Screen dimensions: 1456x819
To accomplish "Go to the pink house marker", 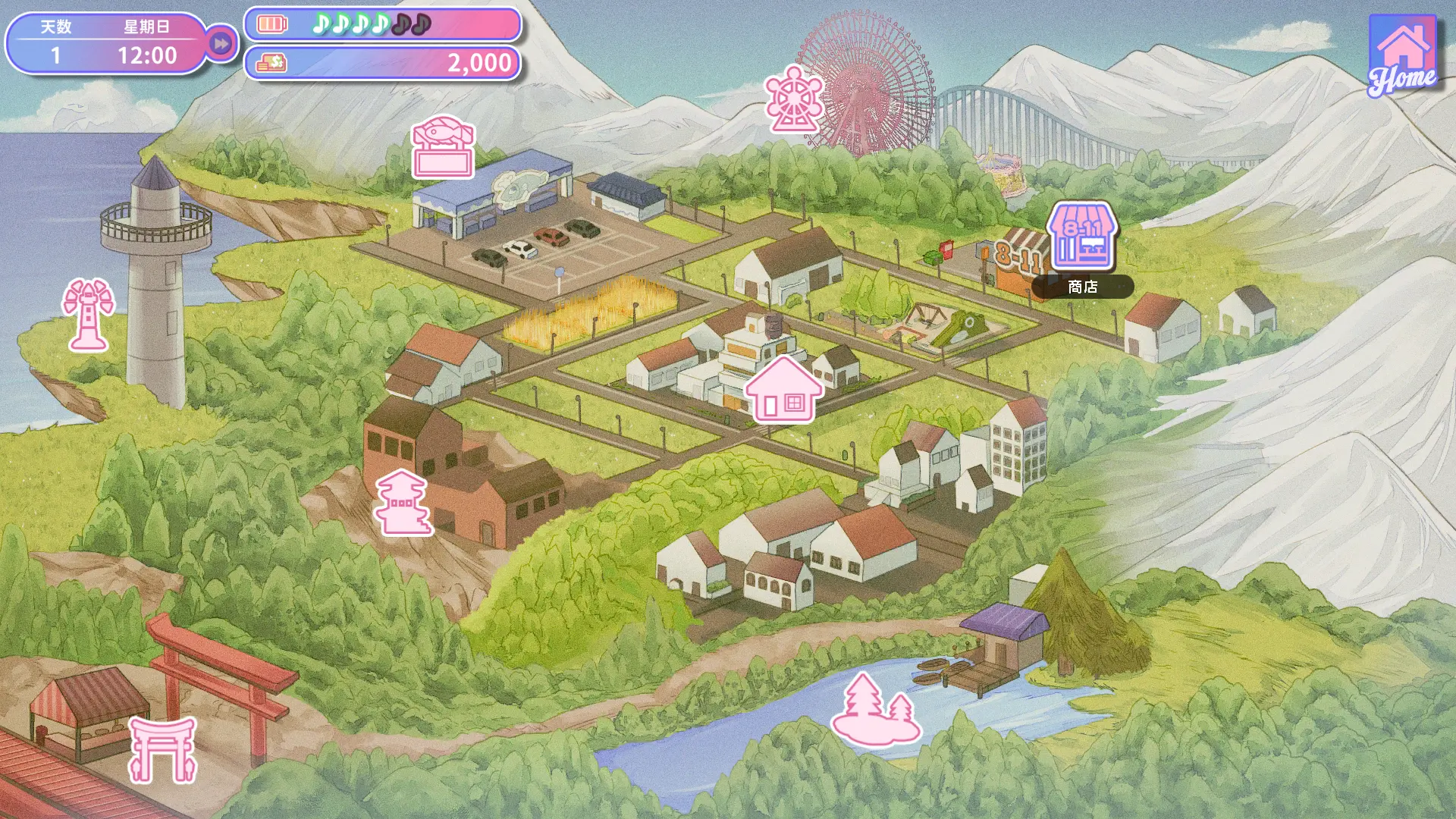I will [x=783, y=390].
